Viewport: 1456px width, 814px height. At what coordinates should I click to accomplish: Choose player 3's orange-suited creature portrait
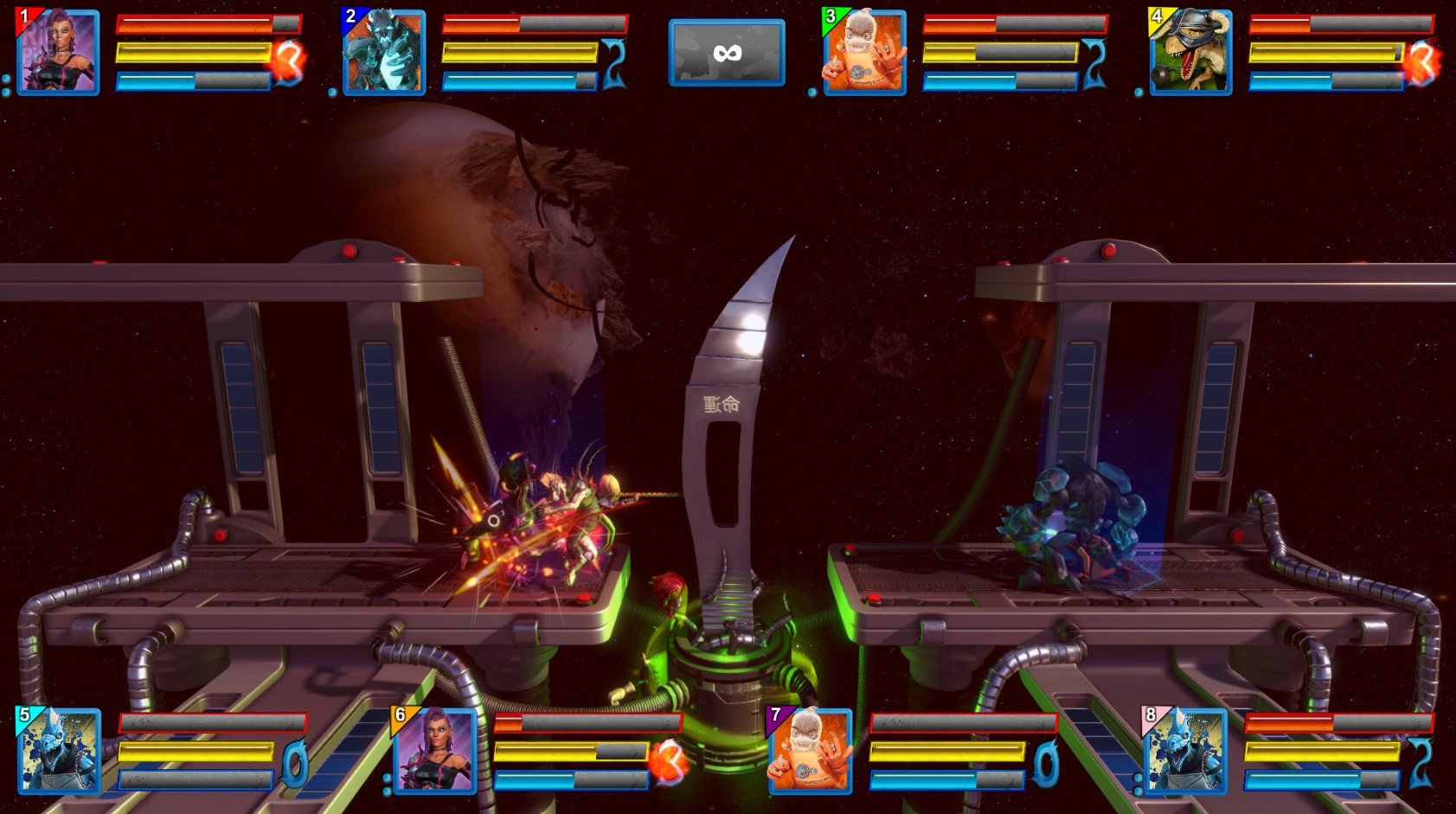(x=864, y=52)
